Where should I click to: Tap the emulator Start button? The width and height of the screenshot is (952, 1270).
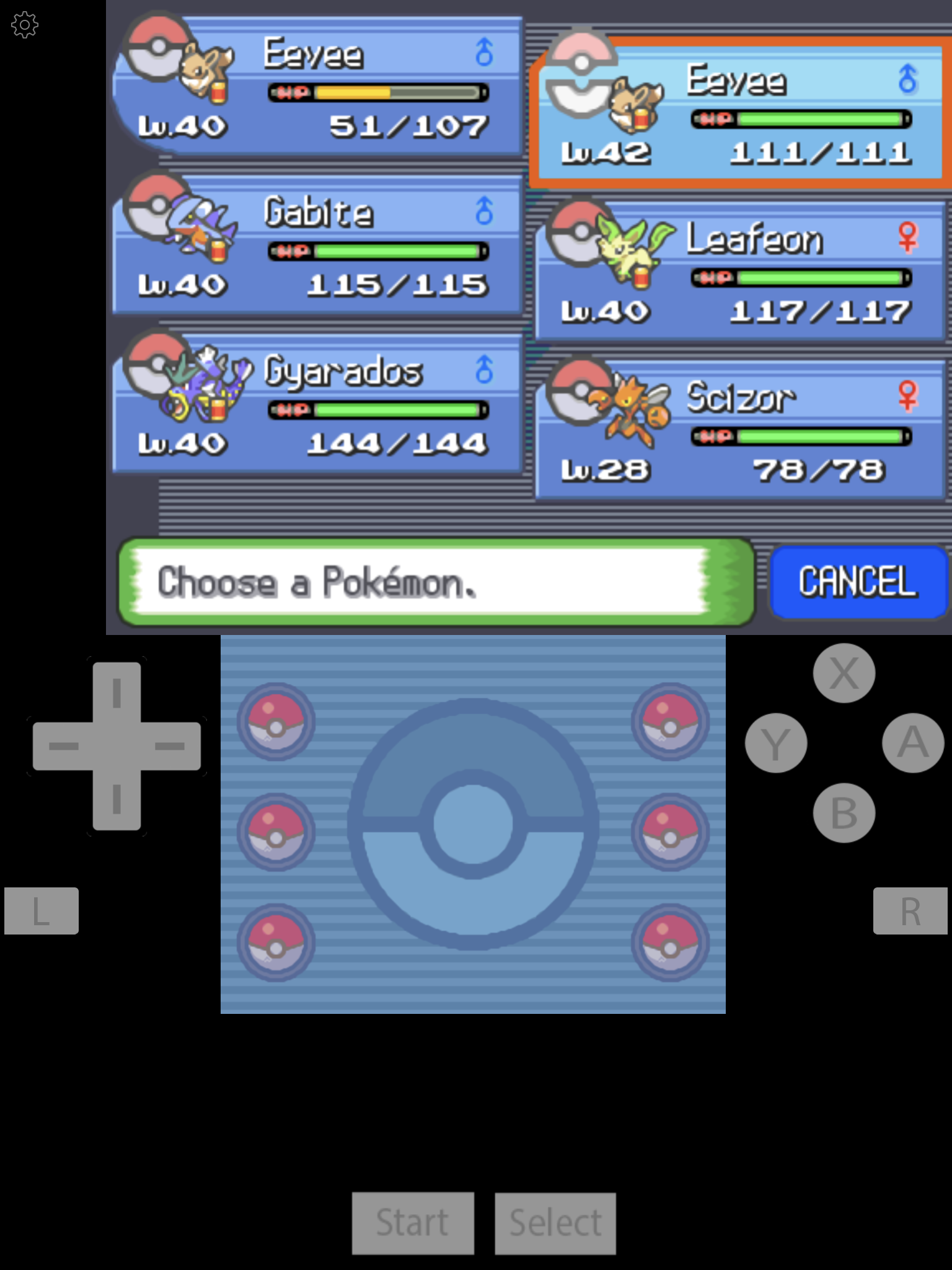413,1223
